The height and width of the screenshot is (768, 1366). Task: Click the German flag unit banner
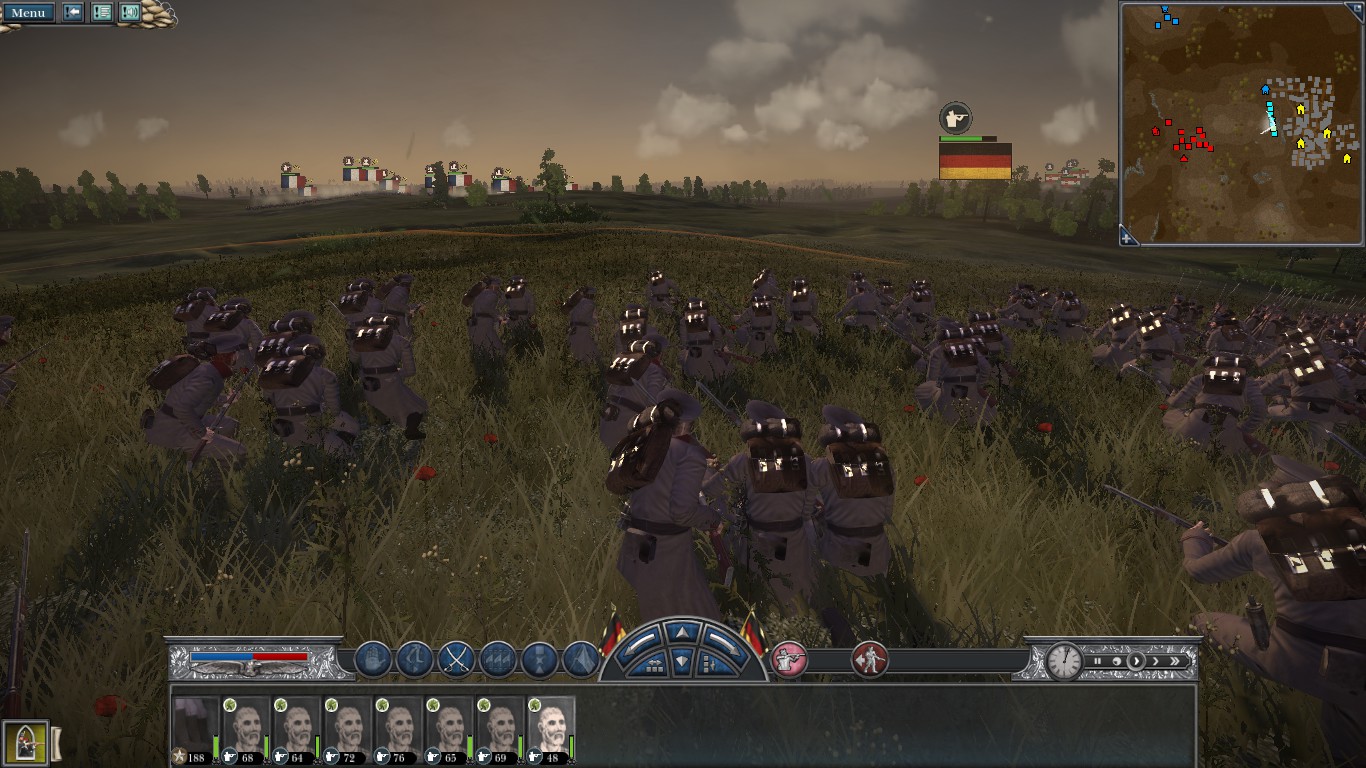[x=975, y=160]
